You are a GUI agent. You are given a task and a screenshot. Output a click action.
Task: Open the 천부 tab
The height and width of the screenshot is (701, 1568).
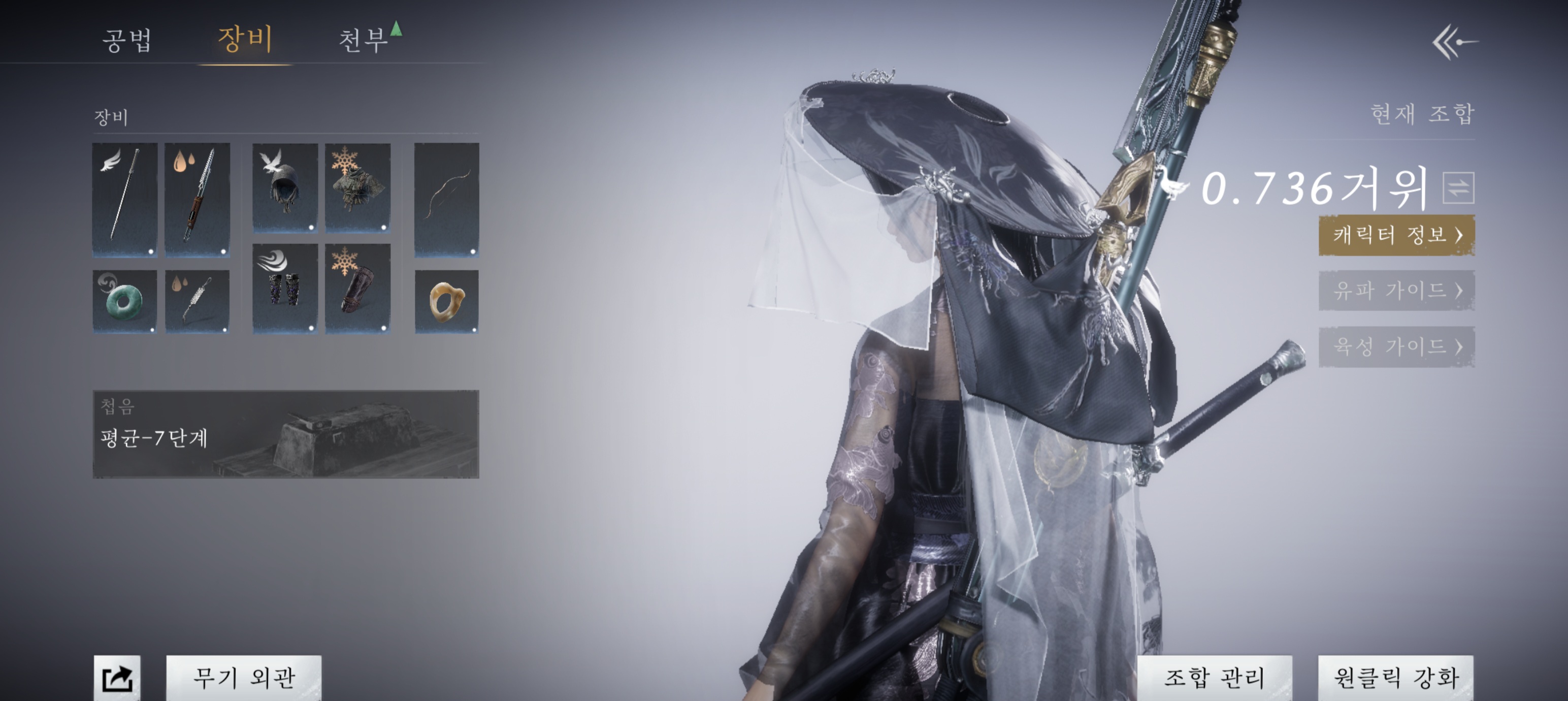(364, 40)
